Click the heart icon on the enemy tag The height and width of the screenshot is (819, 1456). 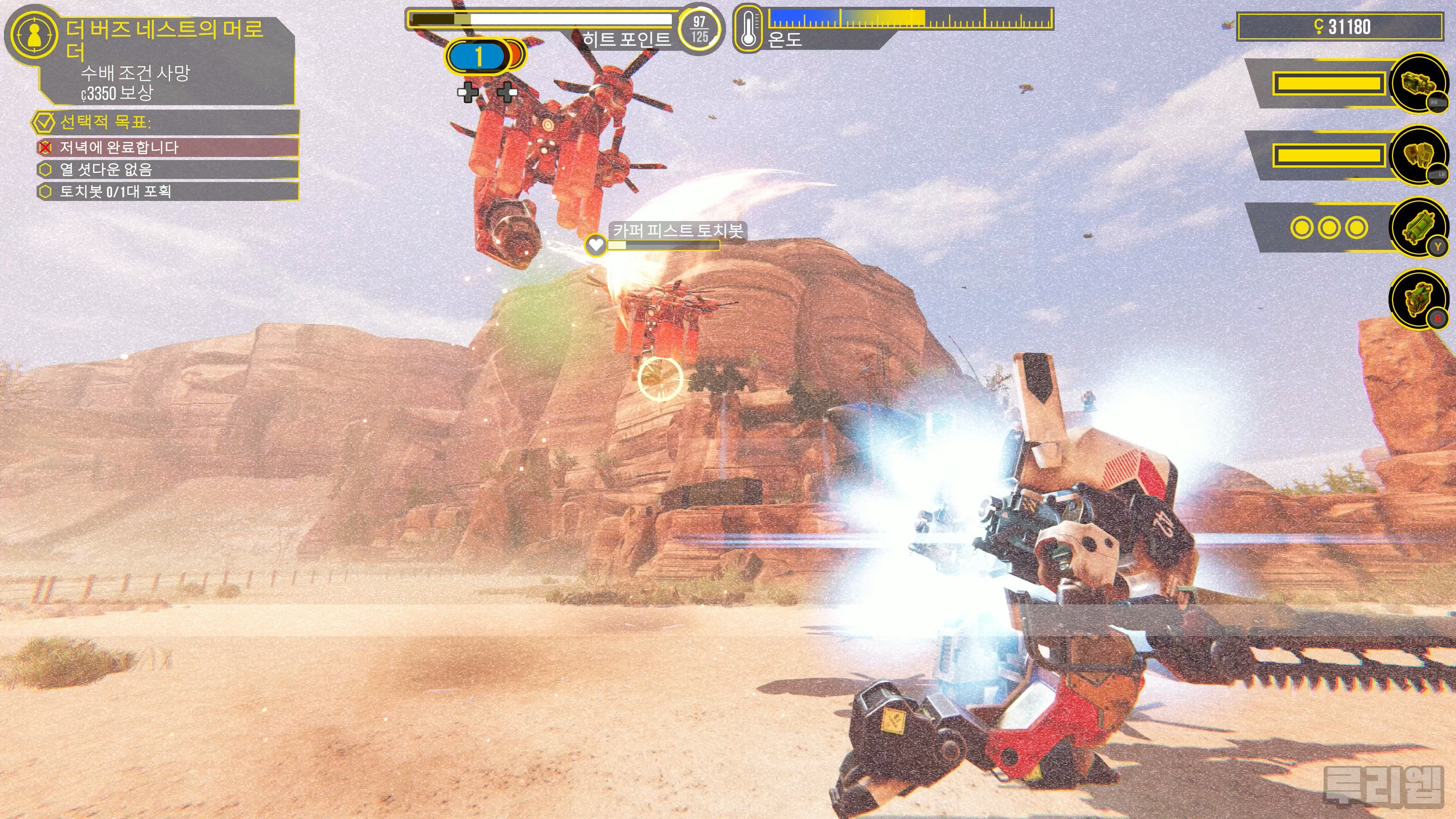click(595, 245)
